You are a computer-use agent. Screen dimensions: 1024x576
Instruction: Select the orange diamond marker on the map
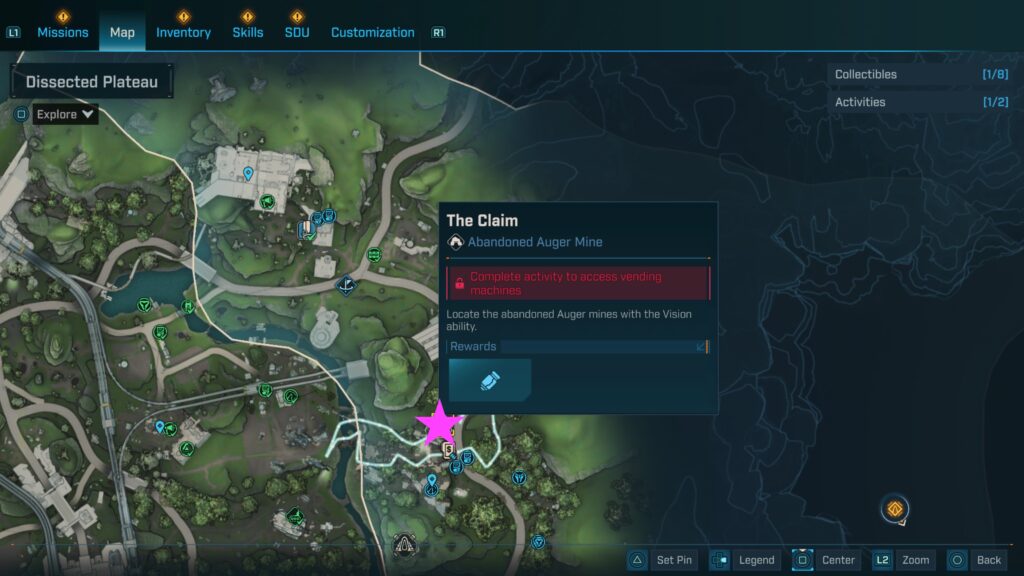tap(895, 509)
